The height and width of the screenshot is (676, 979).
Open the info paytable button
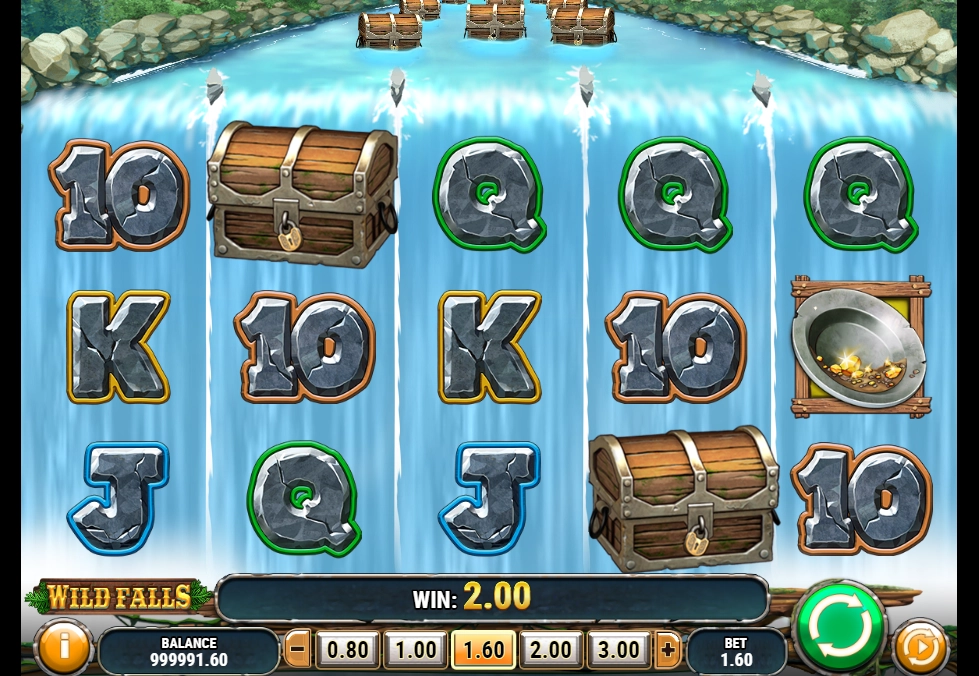pyautogui.click(x=62, y=647)
